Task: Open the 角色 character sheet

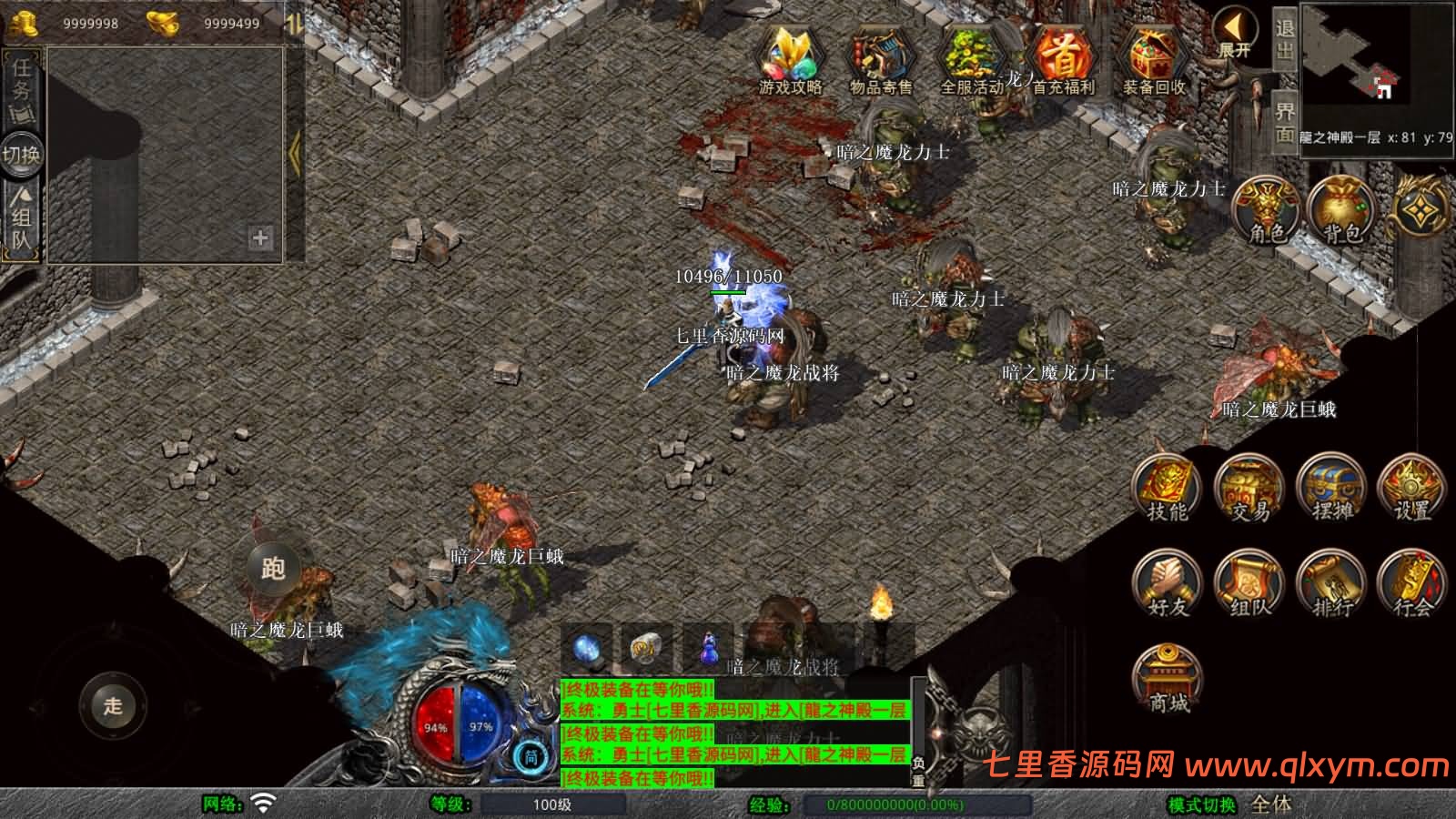Action: tap(1266, 209)
